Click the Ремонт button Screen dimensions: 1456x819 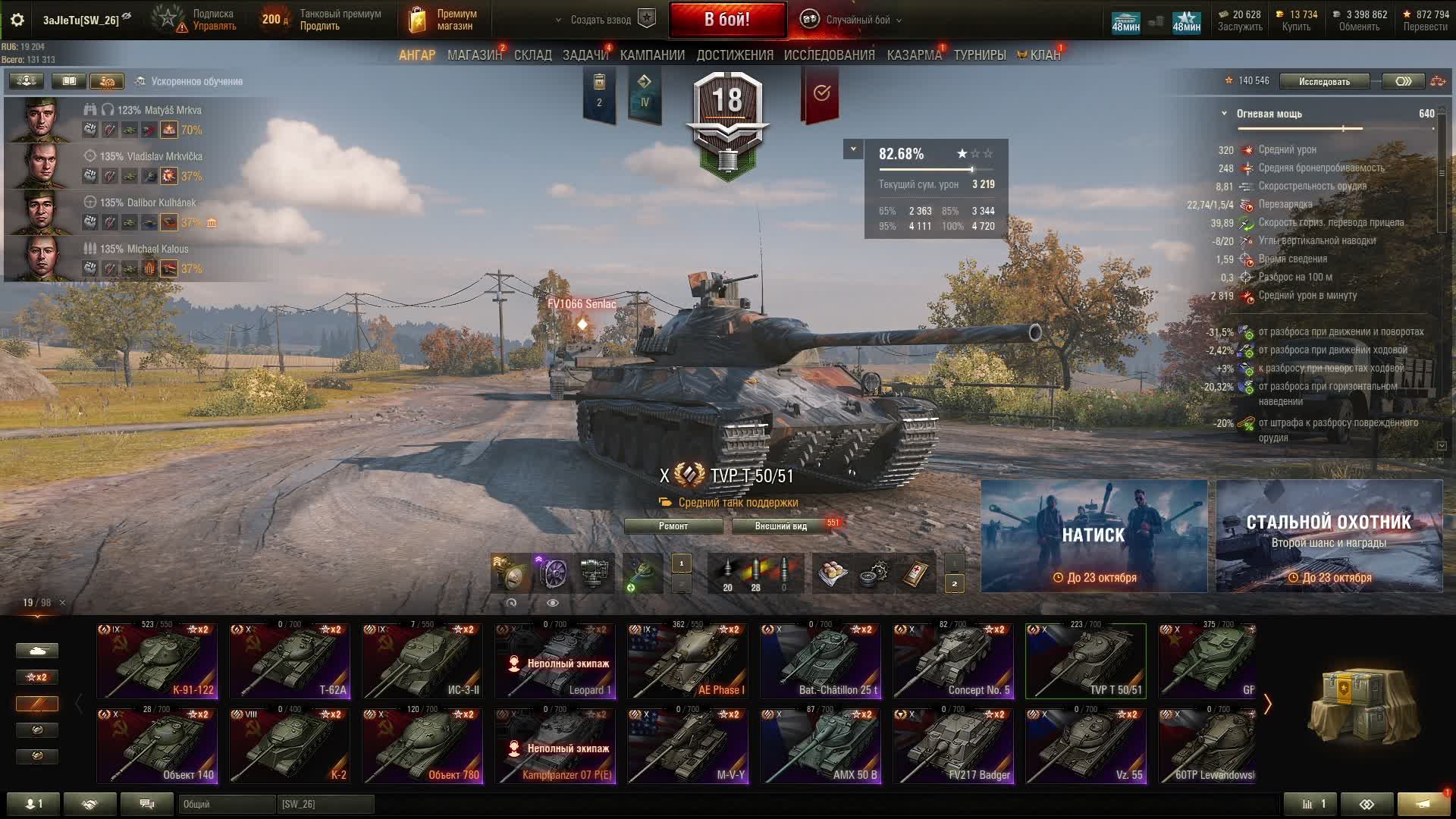673,526
